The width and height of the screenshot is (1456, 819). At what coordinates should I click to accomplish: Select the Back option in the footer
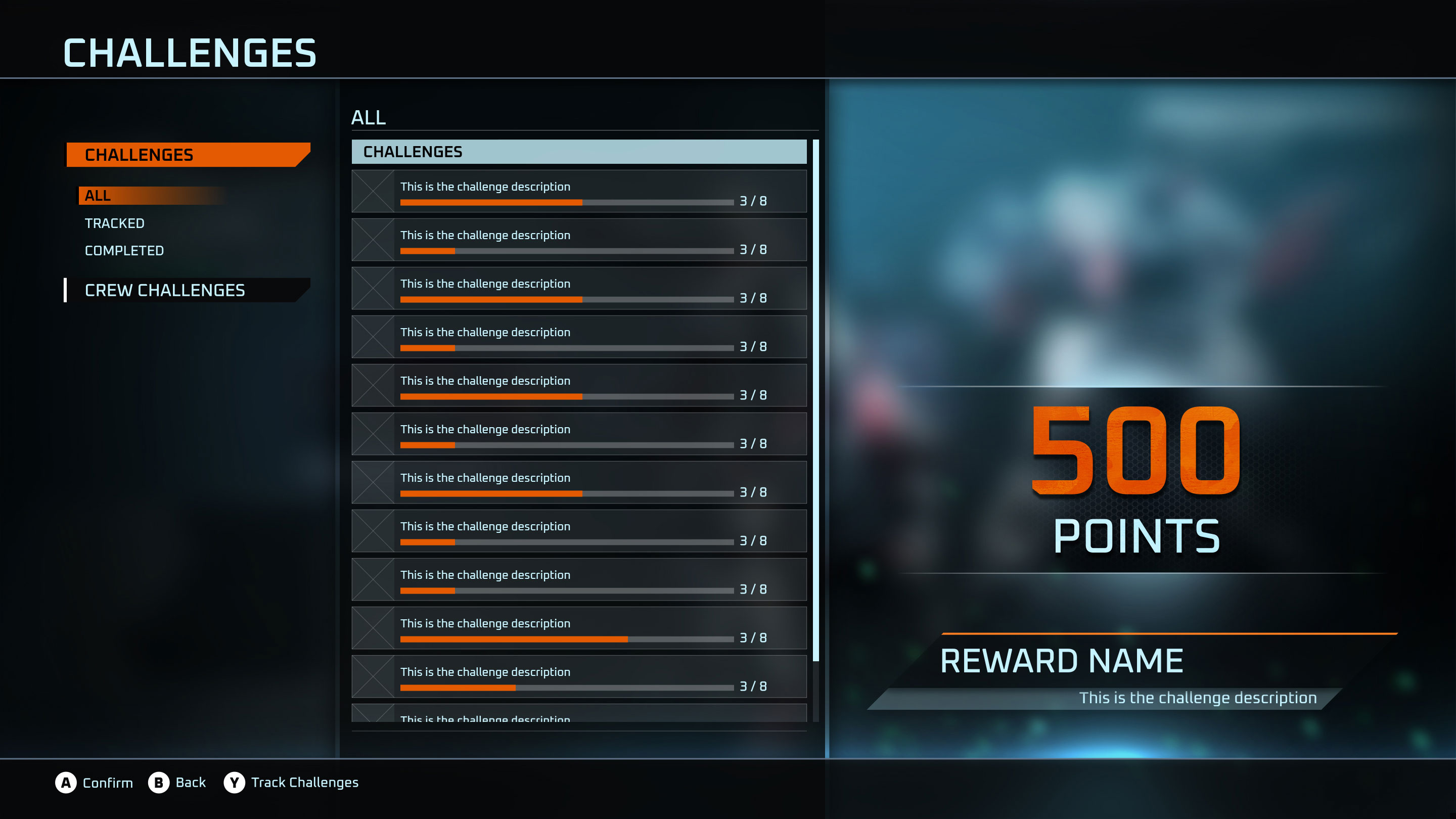(177, 782)
